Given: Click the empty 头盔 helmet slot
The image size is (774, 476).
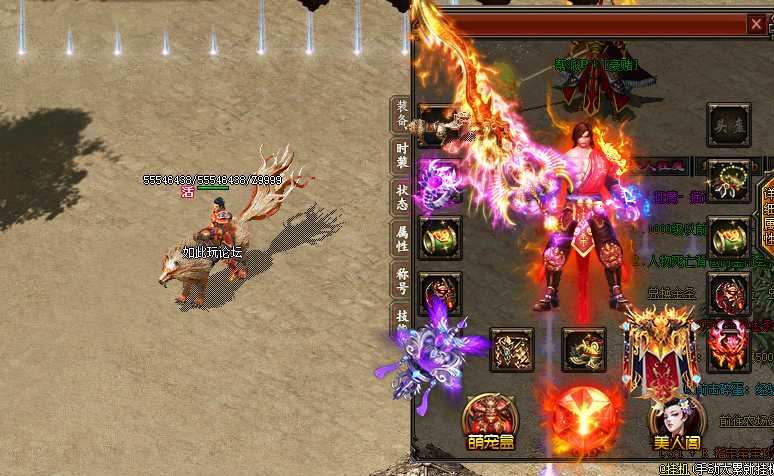Looking at the screenshot, I should click(729, 125).
